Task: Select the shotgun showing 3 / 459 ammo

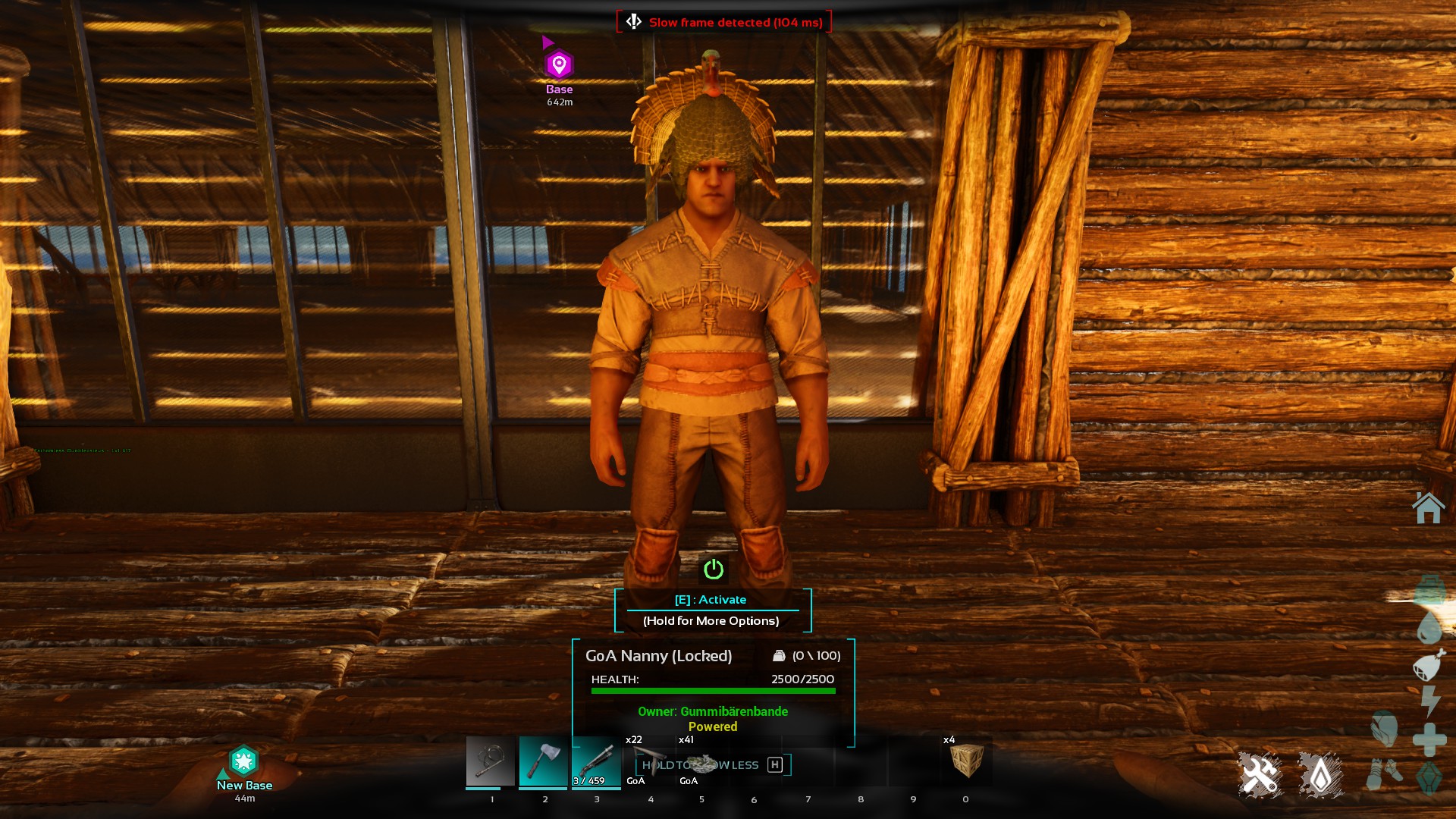Action: click(596, 761)
